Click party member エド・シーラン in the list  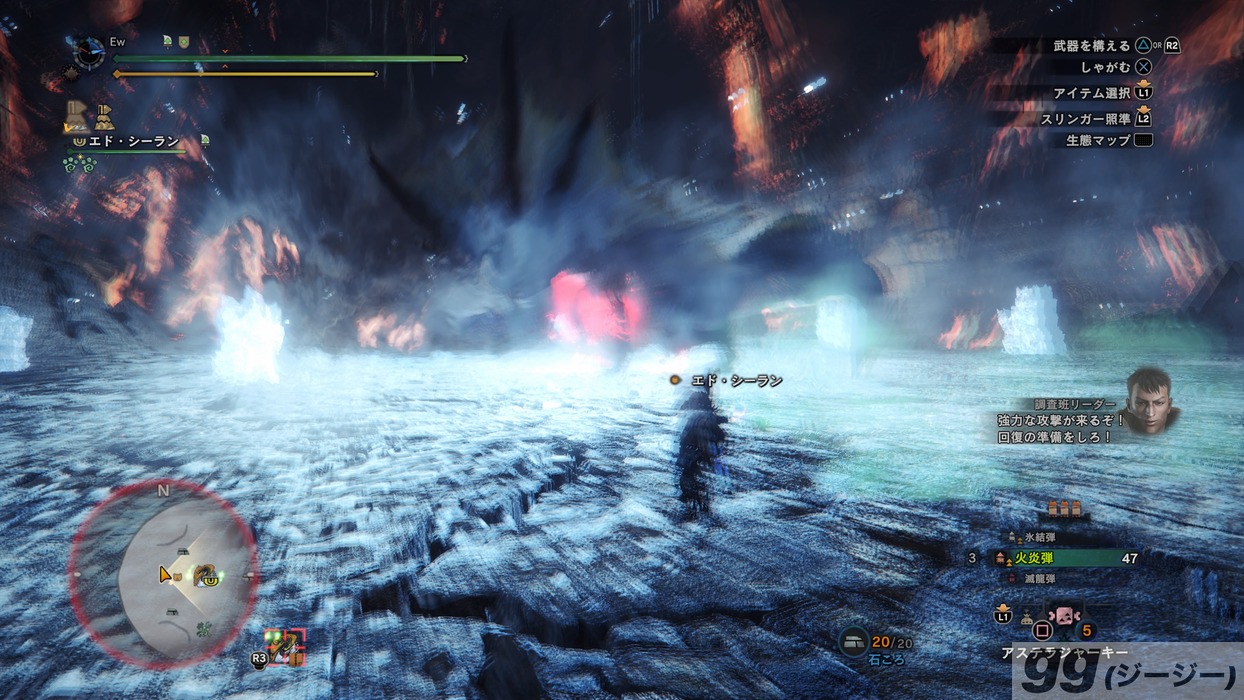(131, 142)
